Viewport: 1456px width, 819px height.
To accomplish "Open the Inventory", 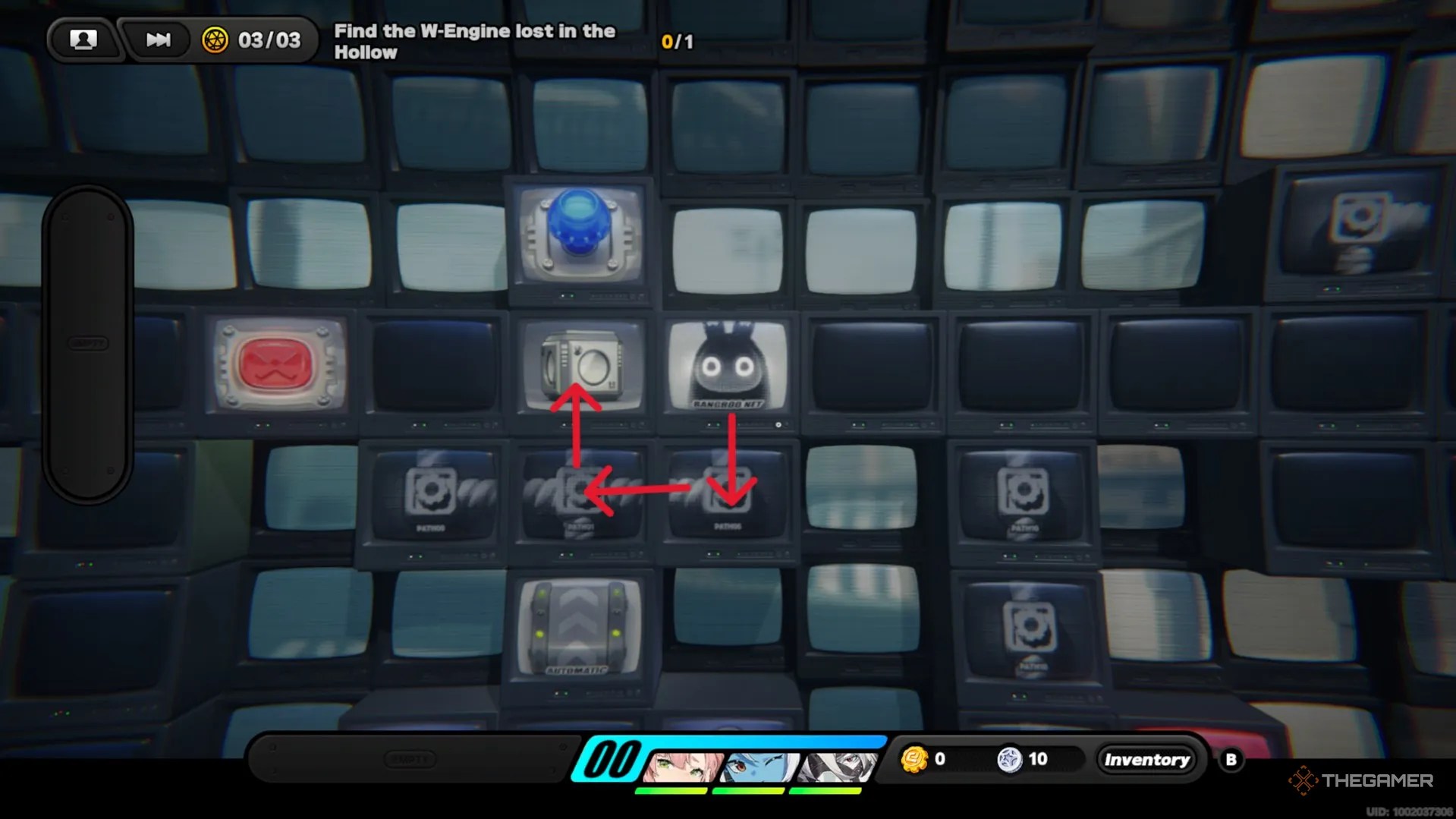I will [1146, 758].
